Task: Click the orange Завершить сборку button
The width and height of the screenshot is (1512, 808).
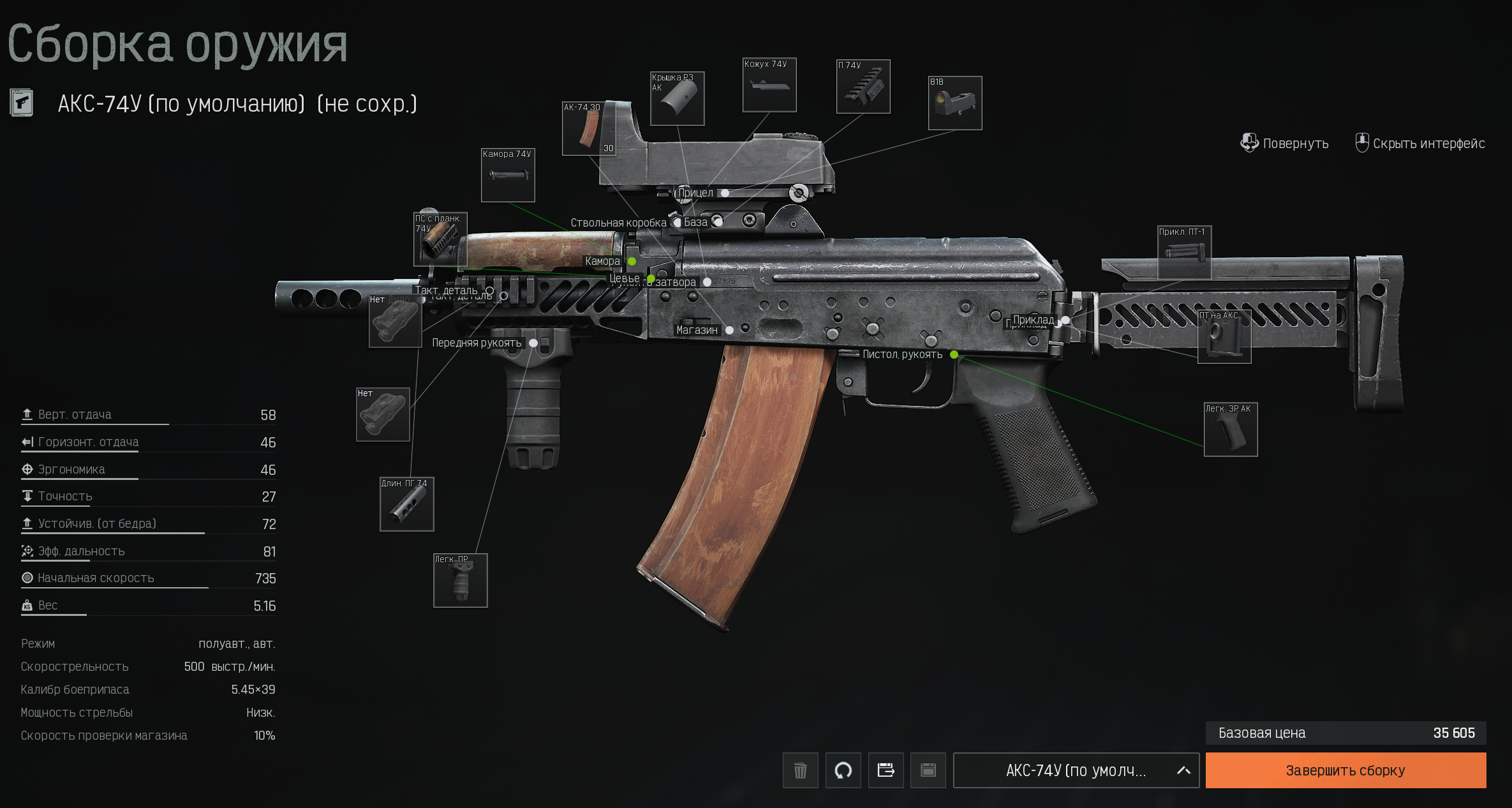Action: 1345,770
